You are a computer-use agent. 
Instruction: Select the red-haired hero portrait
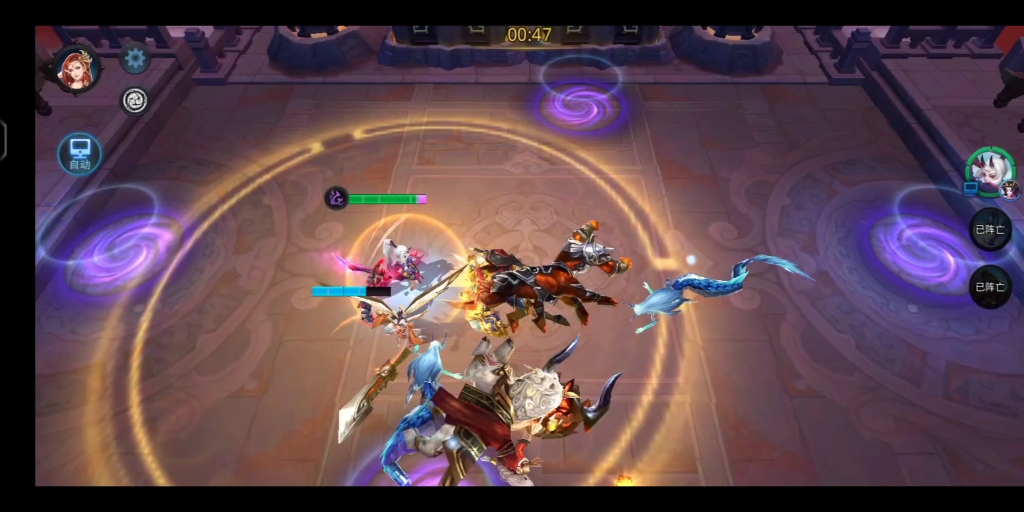coord(76,68)
